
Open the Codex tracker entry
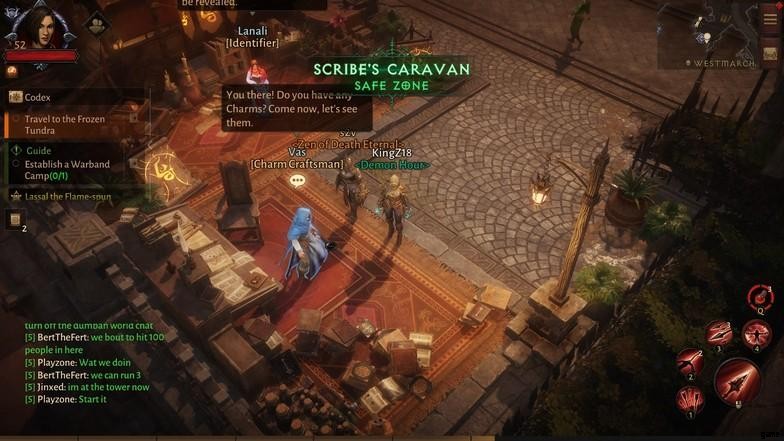[38, 97]
